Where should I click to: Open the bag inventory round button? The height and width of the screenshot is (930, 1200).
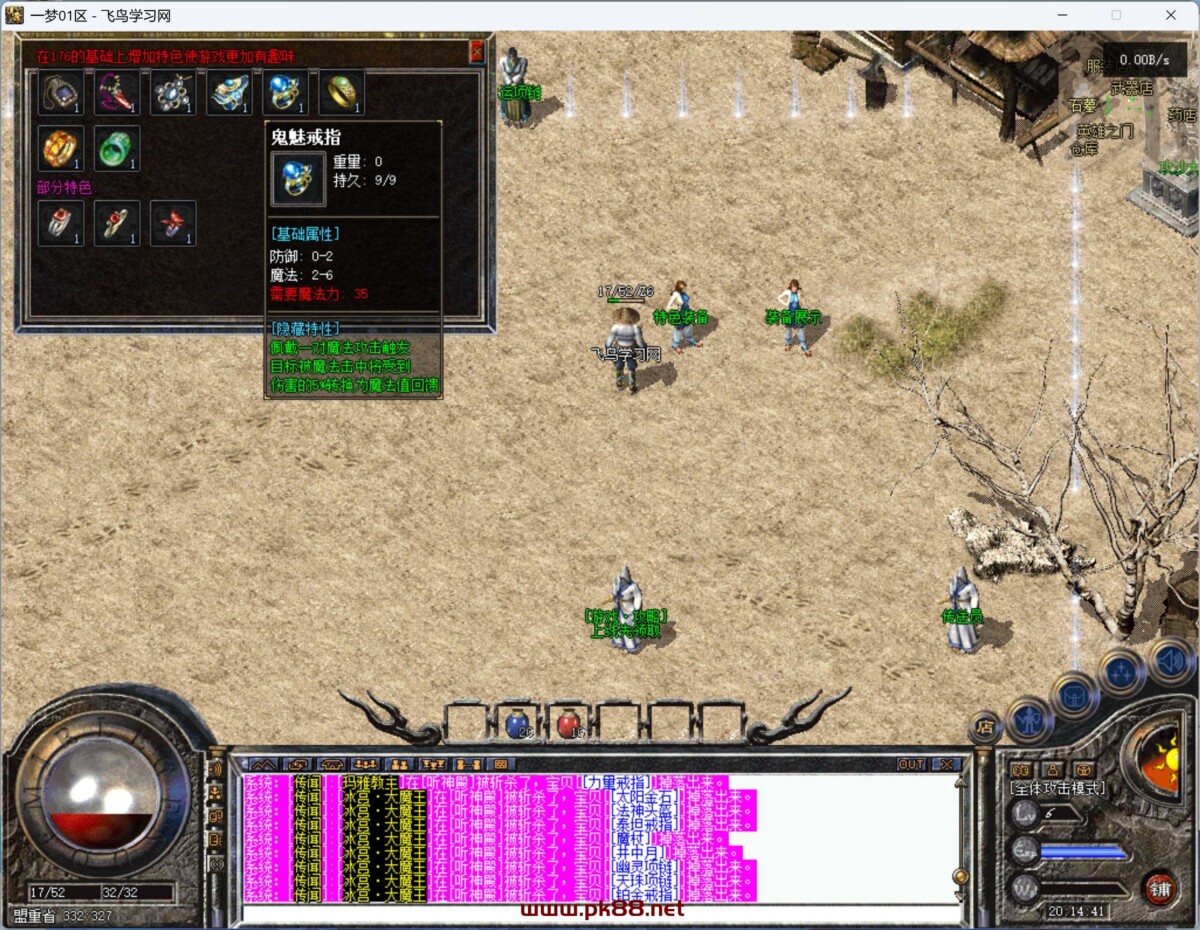1075,695
